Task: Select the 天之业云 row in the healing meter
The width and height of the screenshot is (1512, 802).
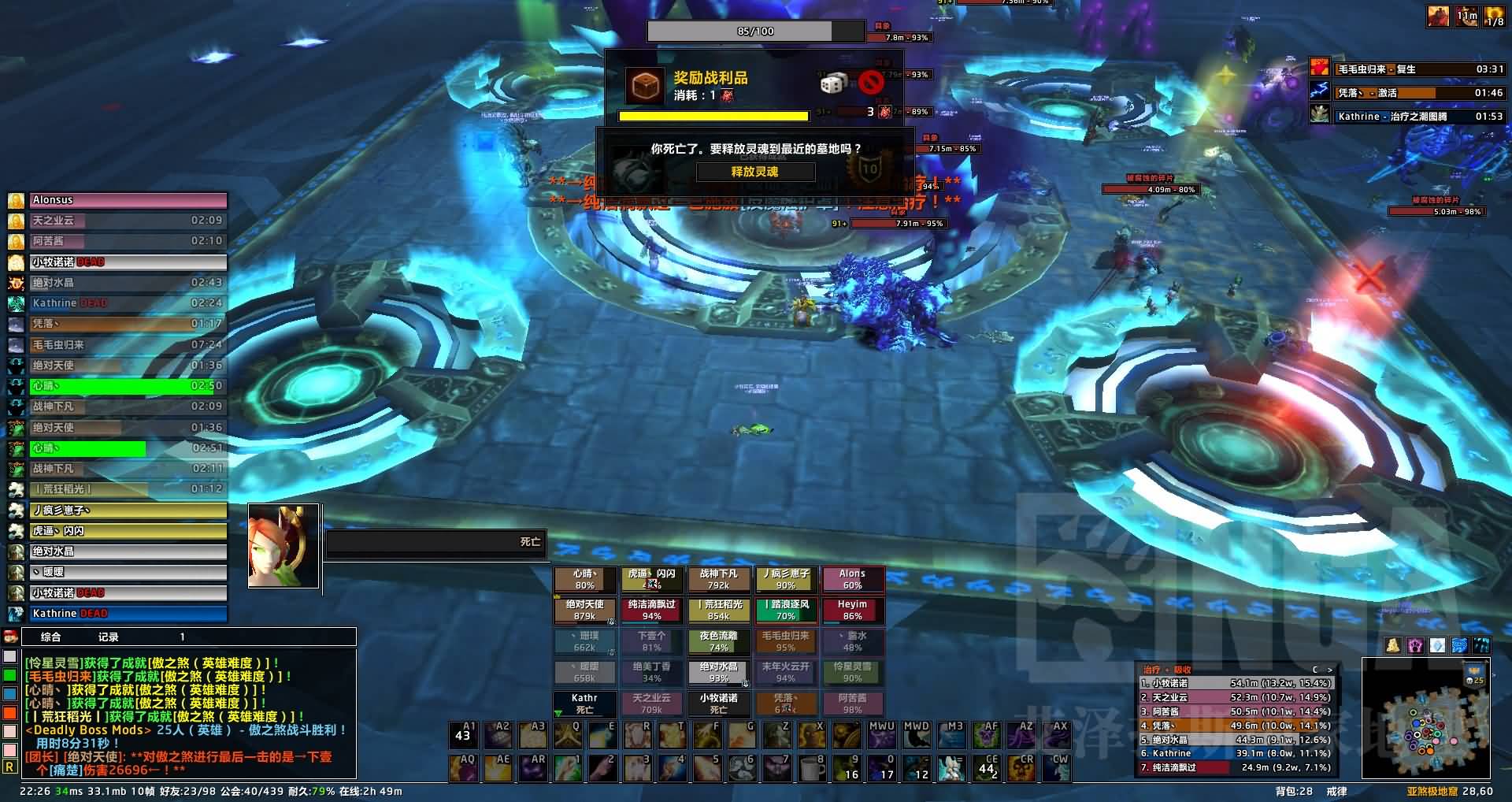Action: (x=1235, y=697)
